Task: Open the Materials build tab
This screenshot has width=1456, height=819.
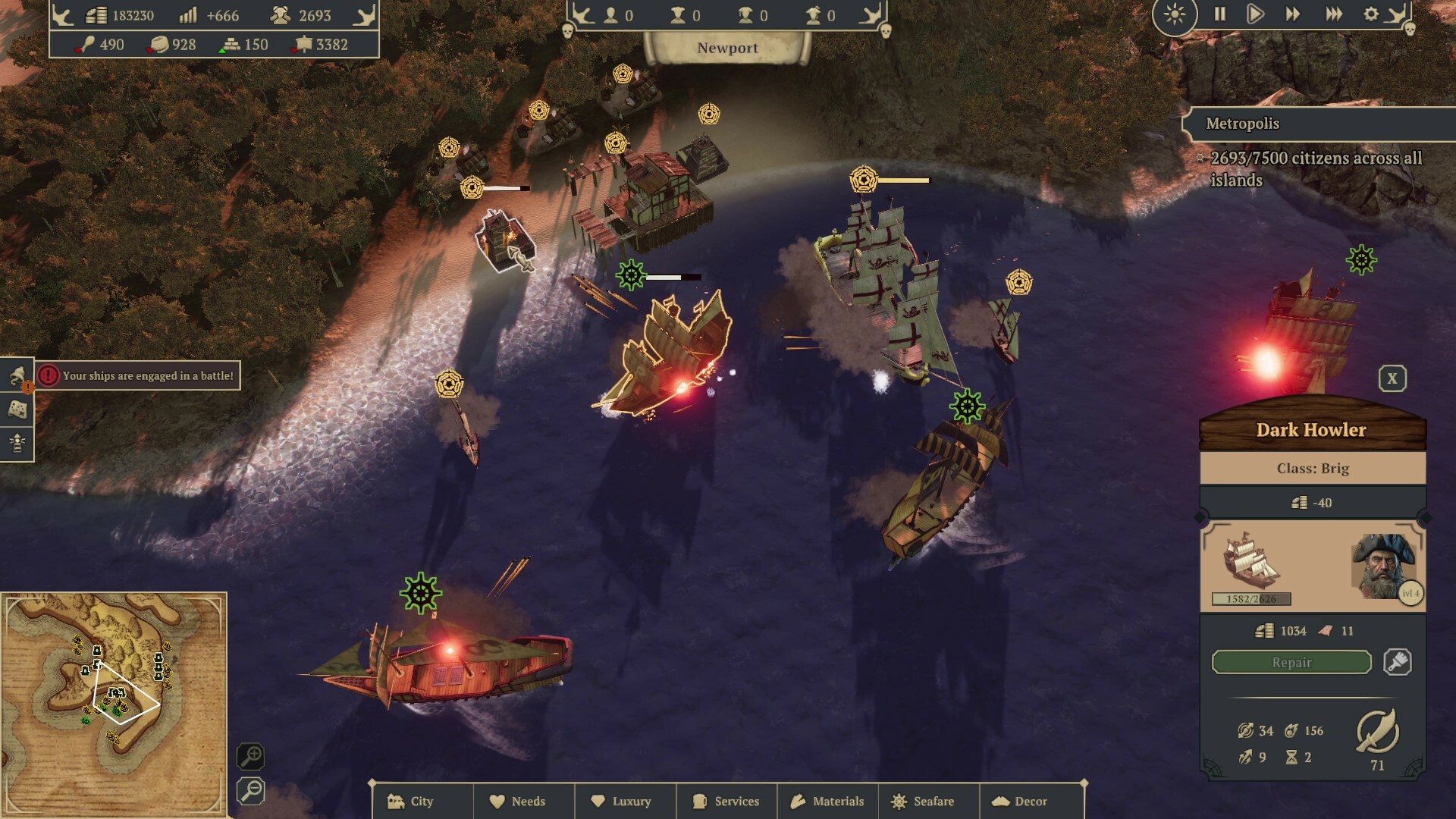Action: click(x=827, y=801)
